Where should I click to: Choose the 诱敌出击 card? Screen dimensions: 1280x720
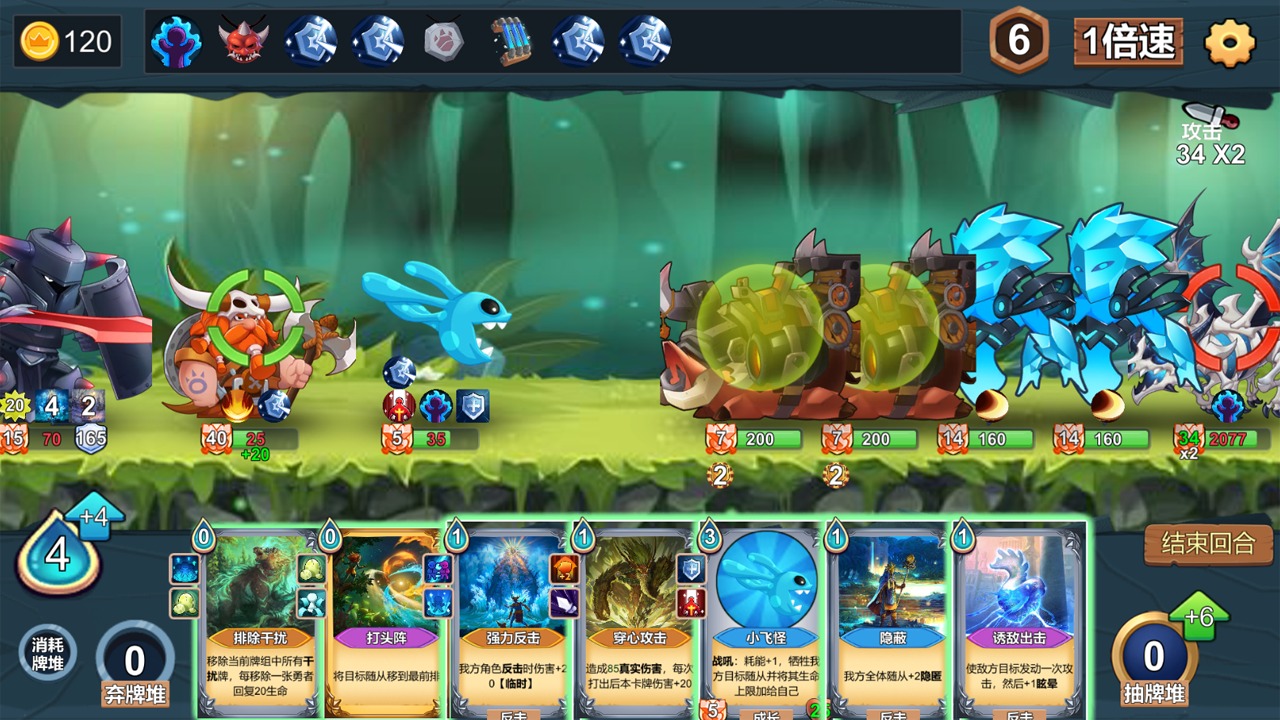(1019, 620)
